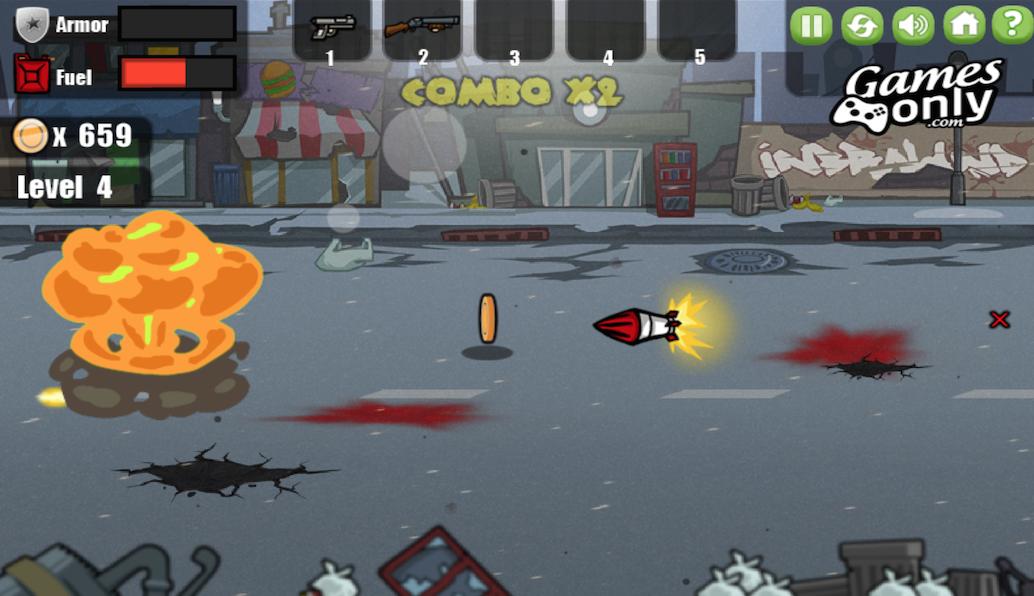Equip the shotgun in weapon slot 2
Viewport: 1034px width, 596px height.
(x=422, y=28)
